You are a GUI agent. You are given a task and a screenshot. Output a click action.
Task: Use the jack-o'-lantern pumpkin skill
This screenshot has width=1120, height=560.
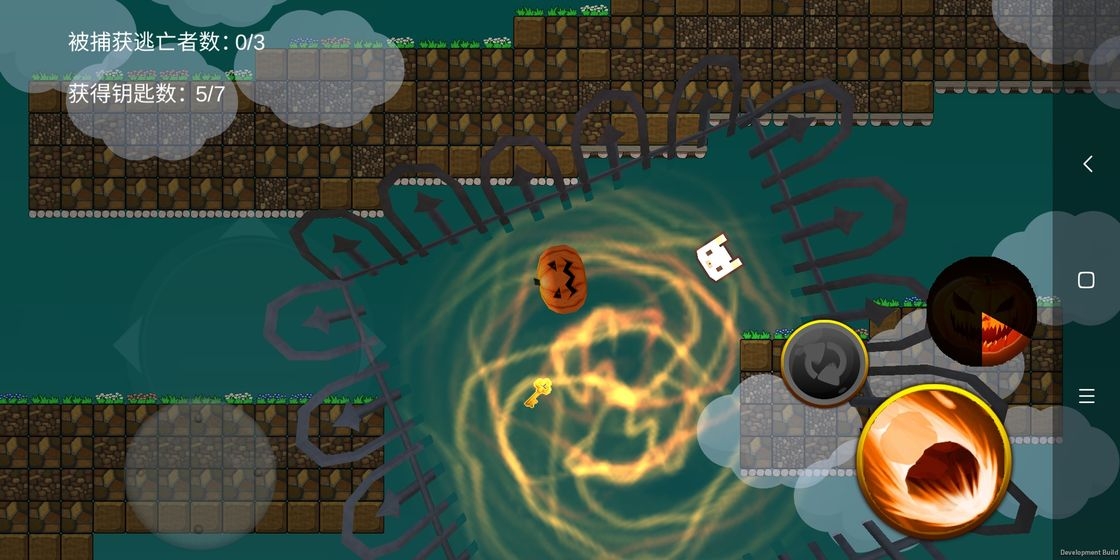point(981,311)
